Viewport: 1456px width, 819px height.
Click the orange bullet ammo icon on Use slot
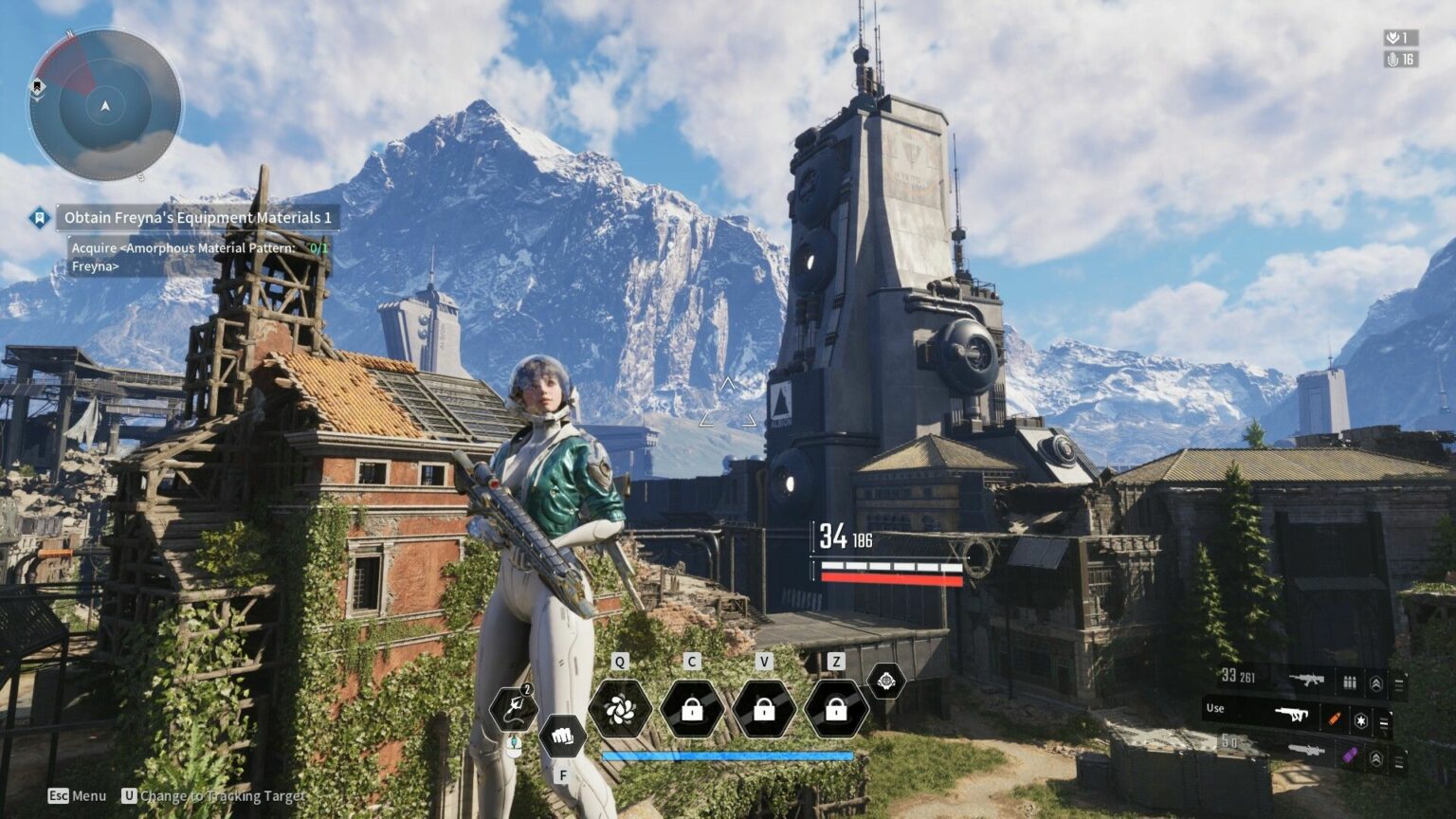pyautogui.click(x=1334, y=719)
